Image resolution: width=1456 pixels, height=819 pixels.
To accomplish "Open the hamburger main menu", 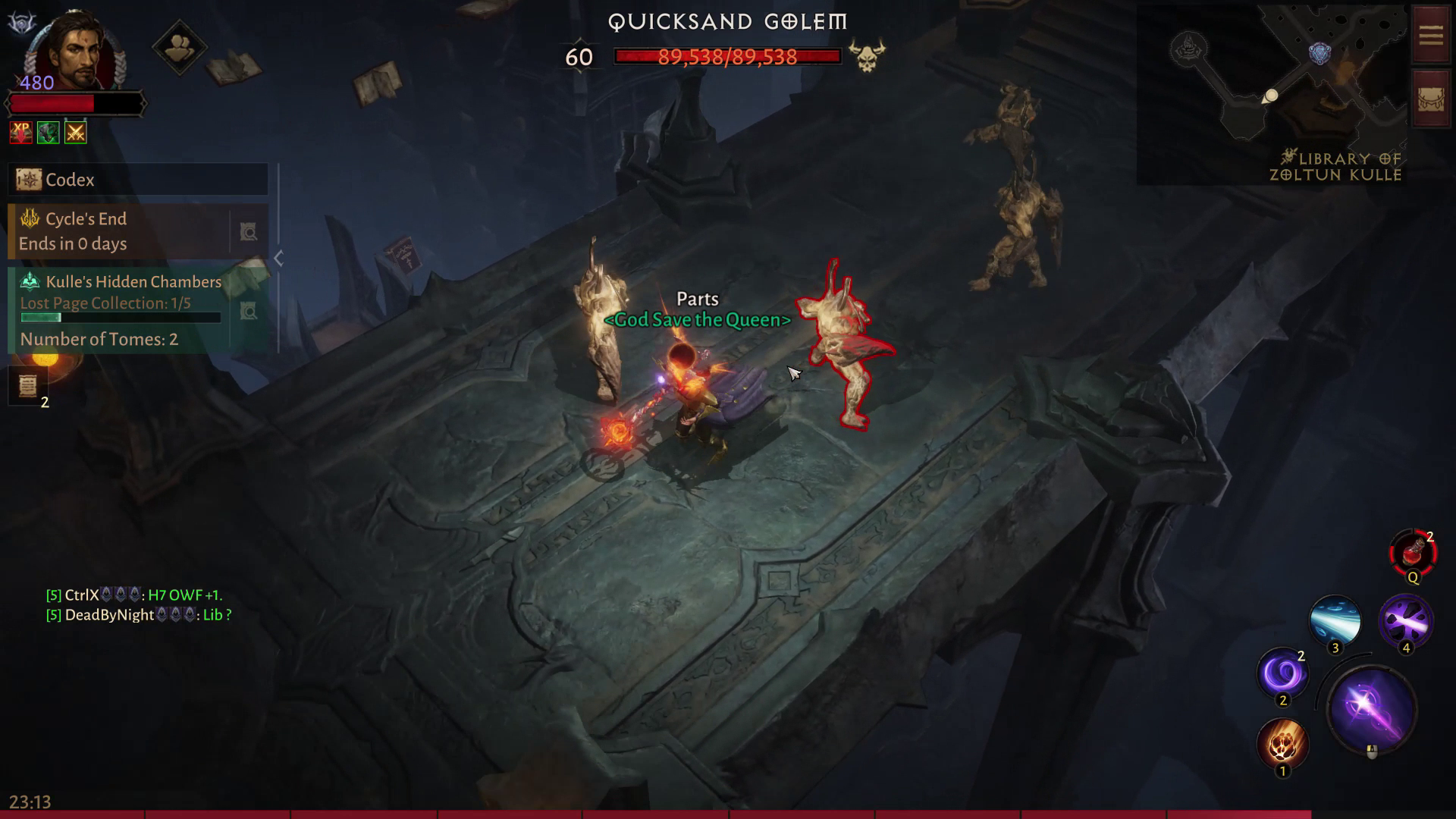I will pos(1430,36).
